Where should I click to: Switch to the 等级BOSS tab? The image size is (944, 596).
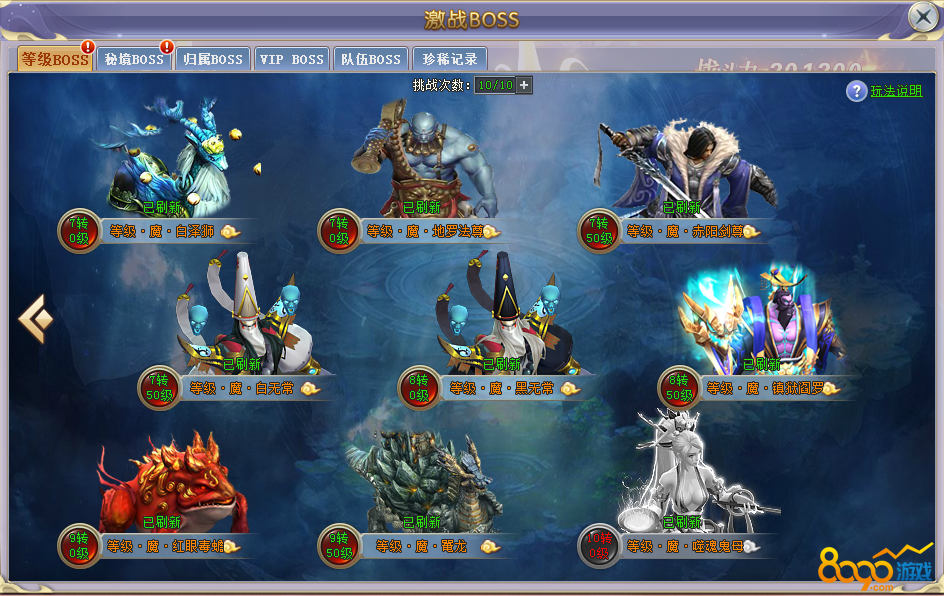(x=55, y=59)
